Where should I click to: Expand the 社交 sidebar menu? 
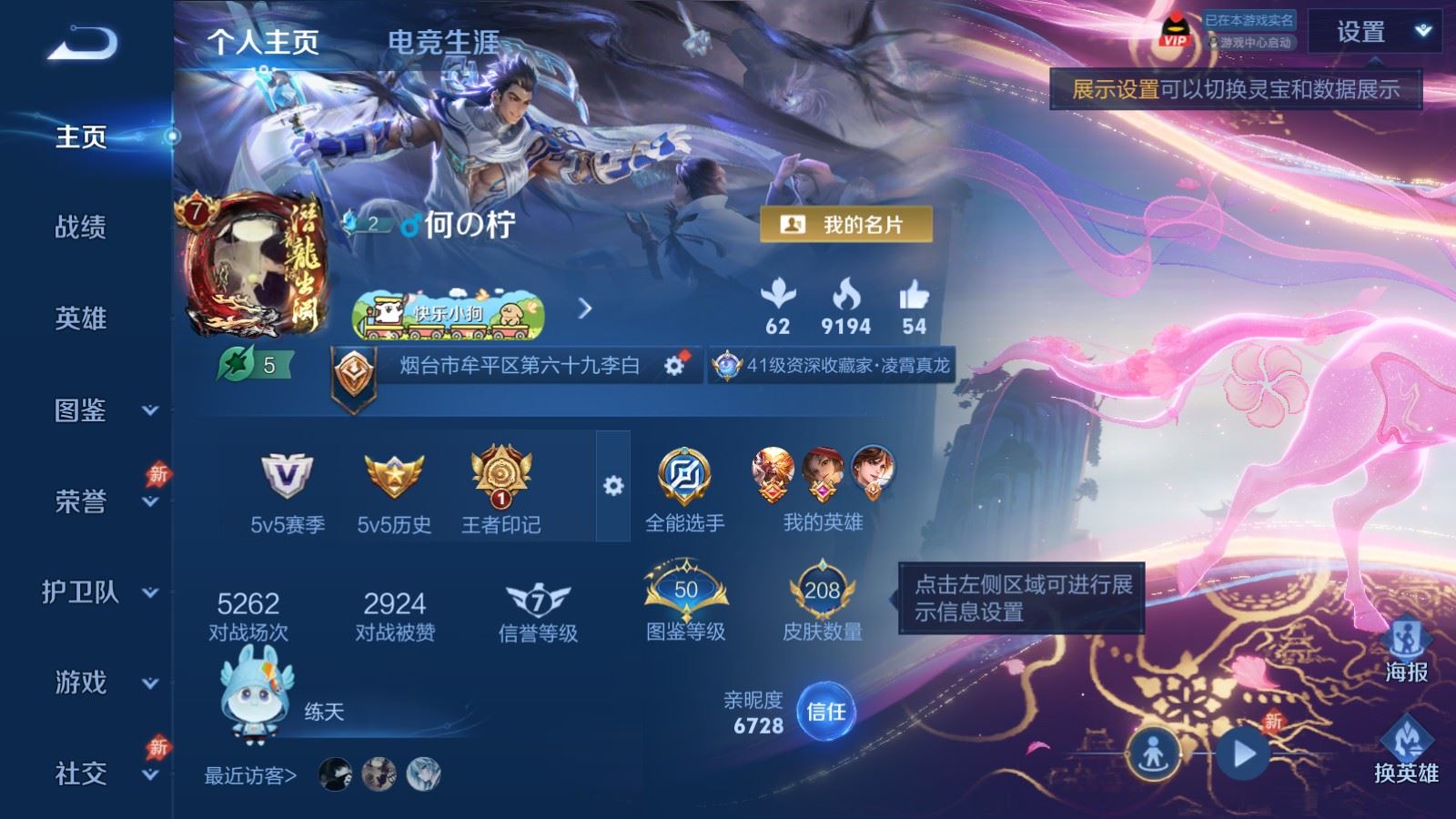pyautogui.click(x=100, y=774)
